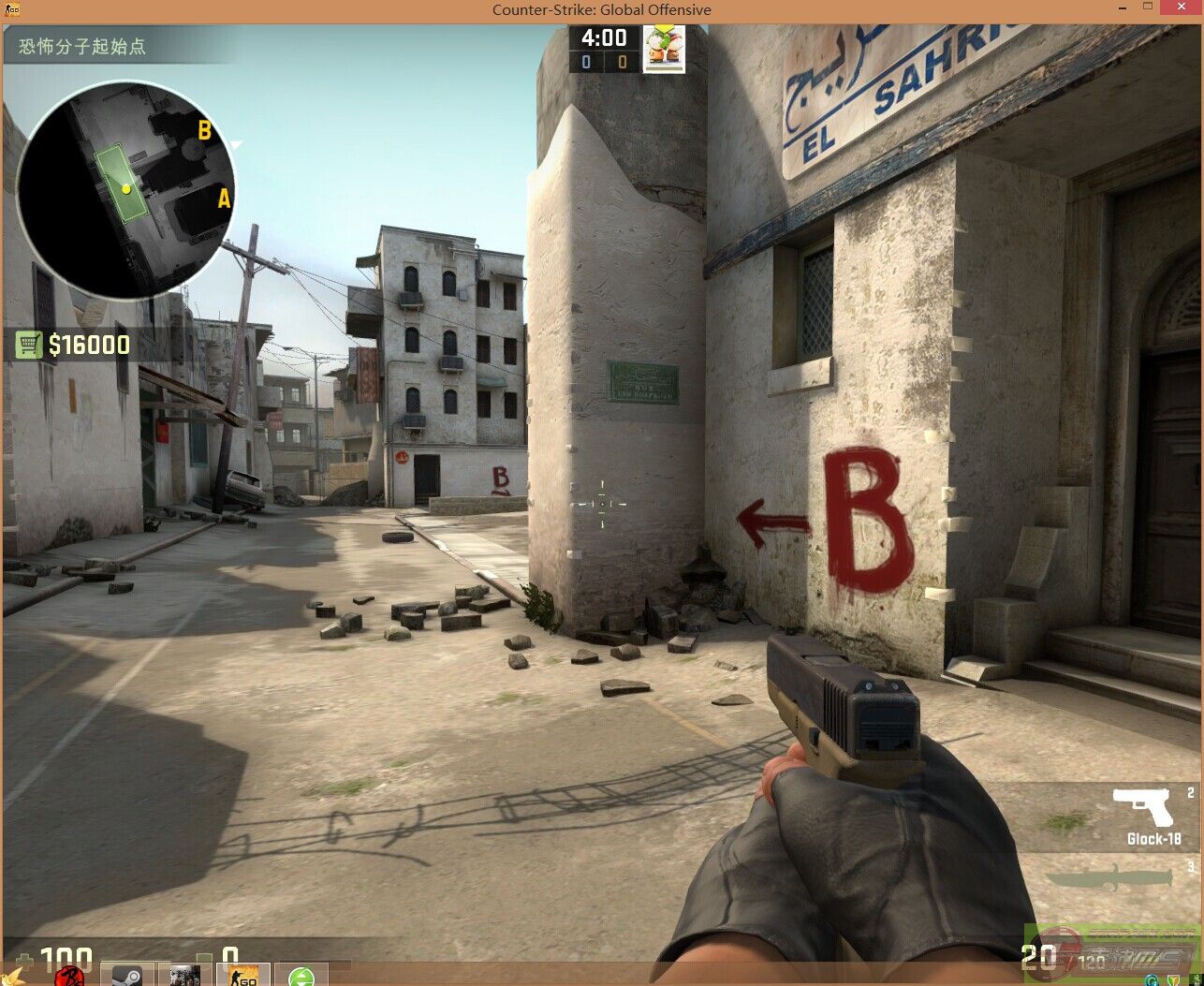1204x986 pixels.
Task: Open Steam from the taskbar
Action: tap(127, 976)
